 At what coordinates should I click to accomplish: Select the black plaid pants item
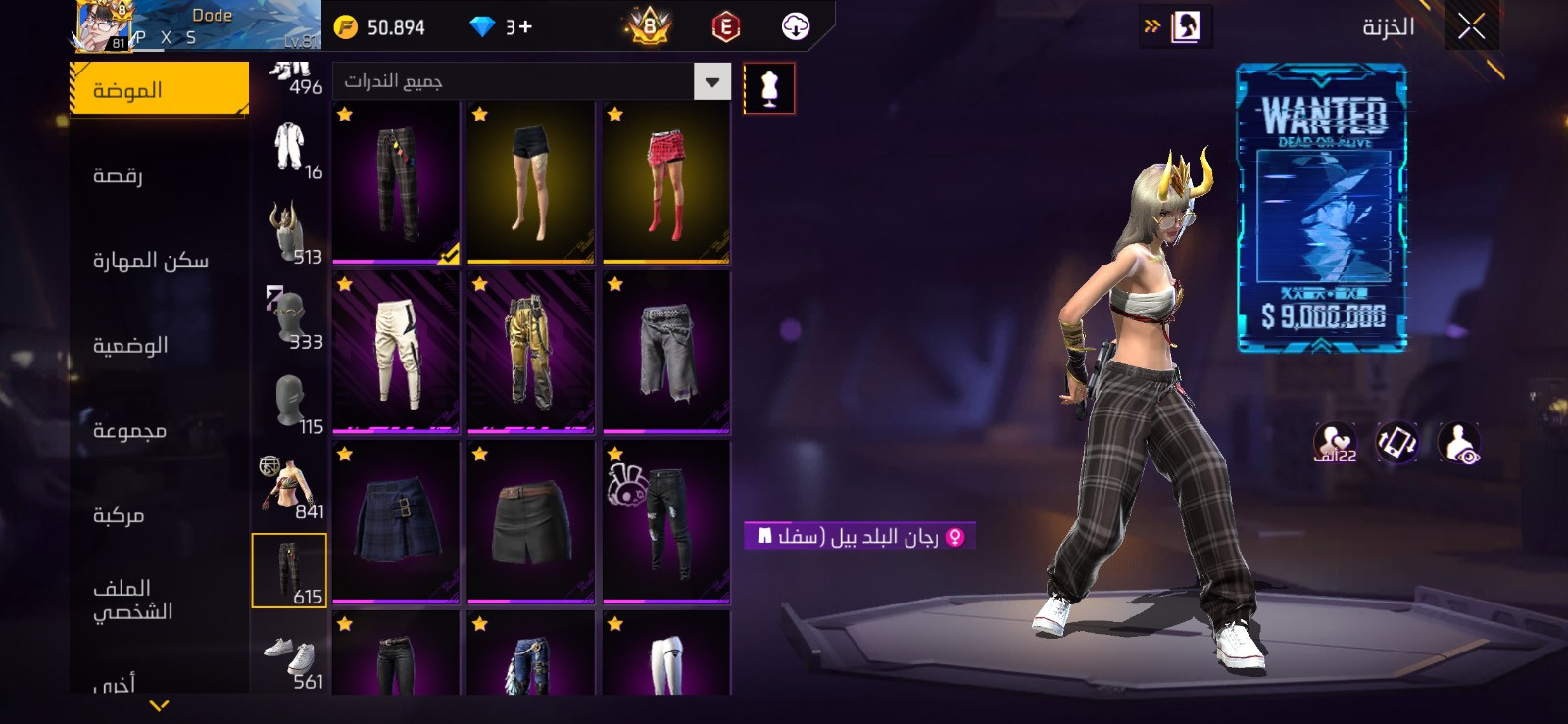click(396, 183)
